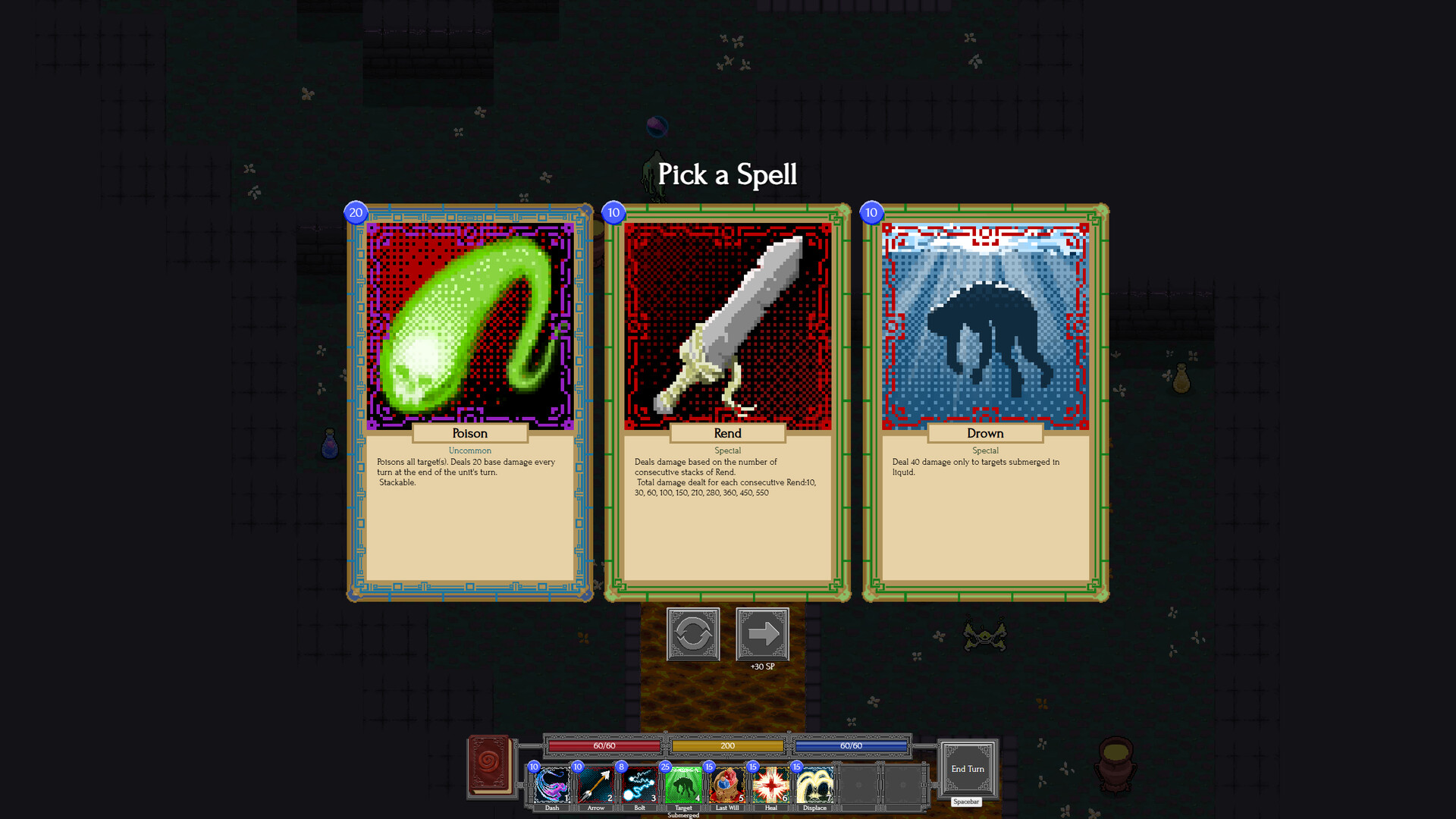Screen dimensions: 1456x819
Task: Click the Spacebar shortcut label under End Turn
Action: pos(968,802)
